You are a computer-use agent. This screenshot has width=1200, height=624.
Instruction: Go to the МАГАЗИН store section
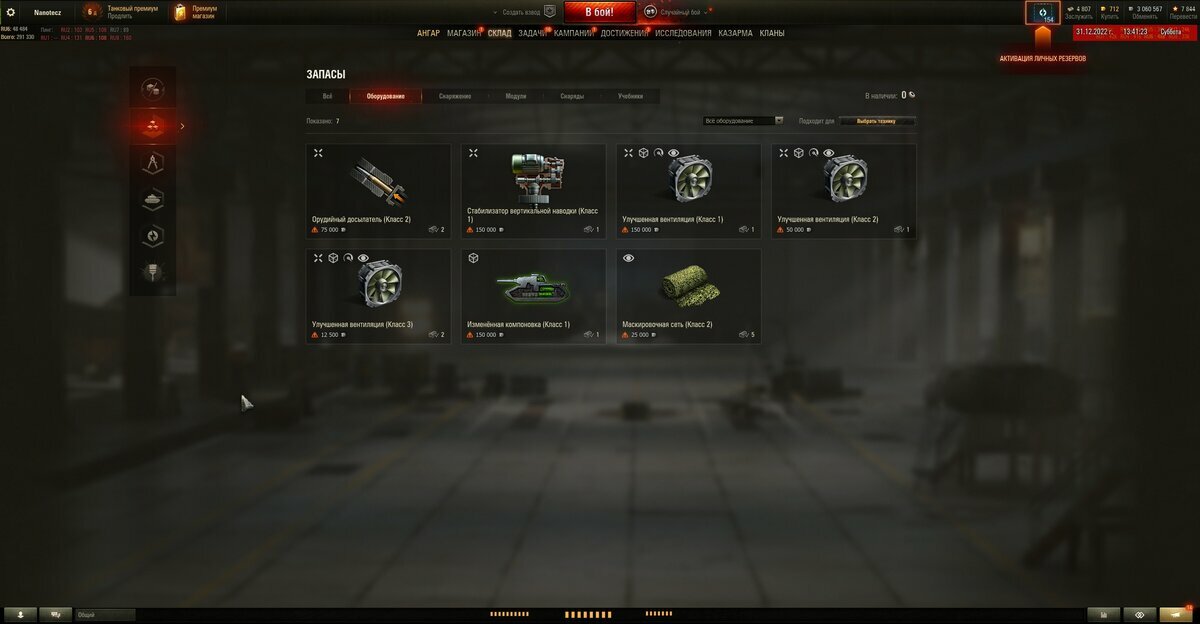click(463, 33)
